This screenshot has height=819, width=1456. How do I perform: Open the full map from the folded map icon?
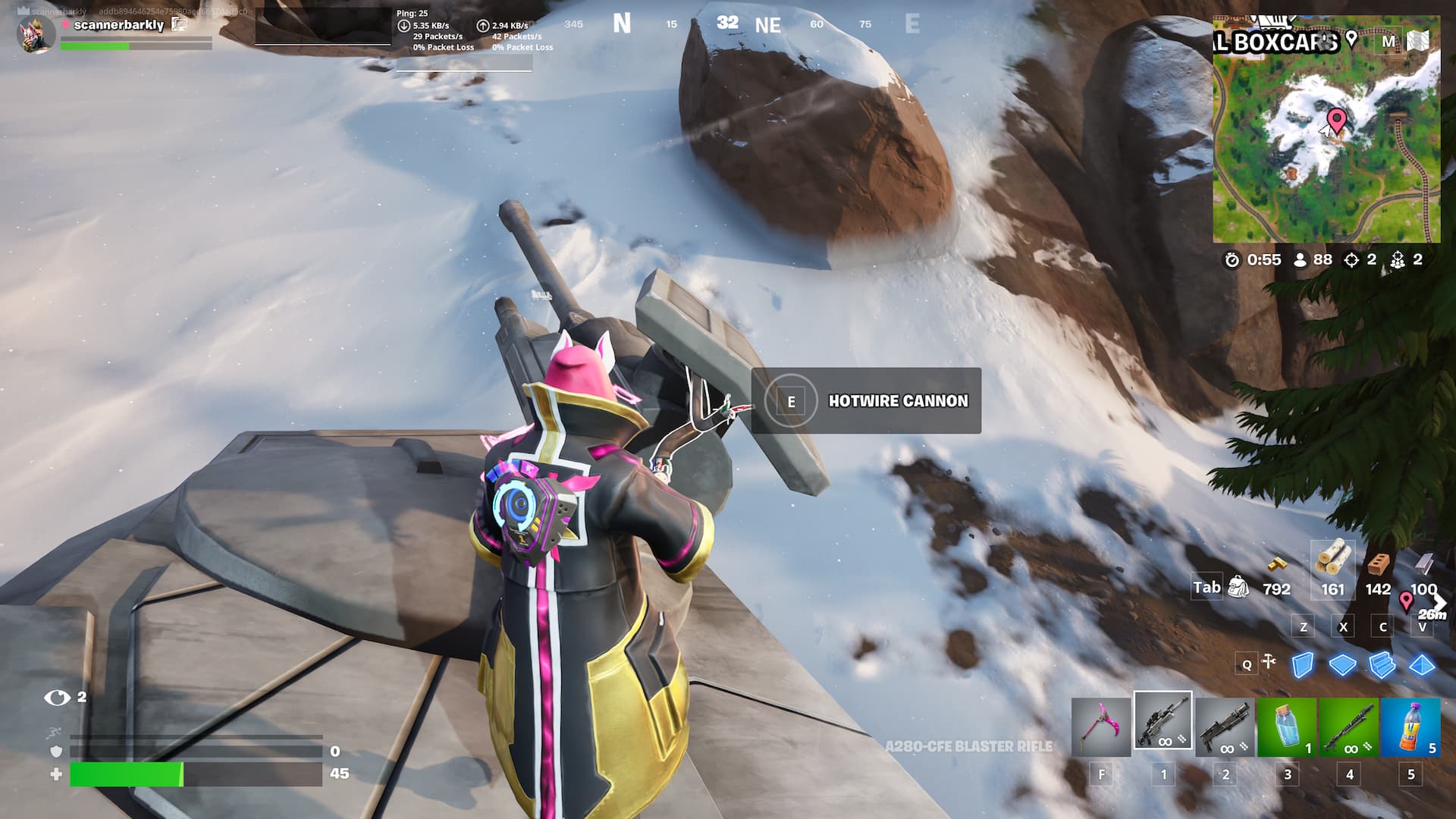tap(1418, 41)
